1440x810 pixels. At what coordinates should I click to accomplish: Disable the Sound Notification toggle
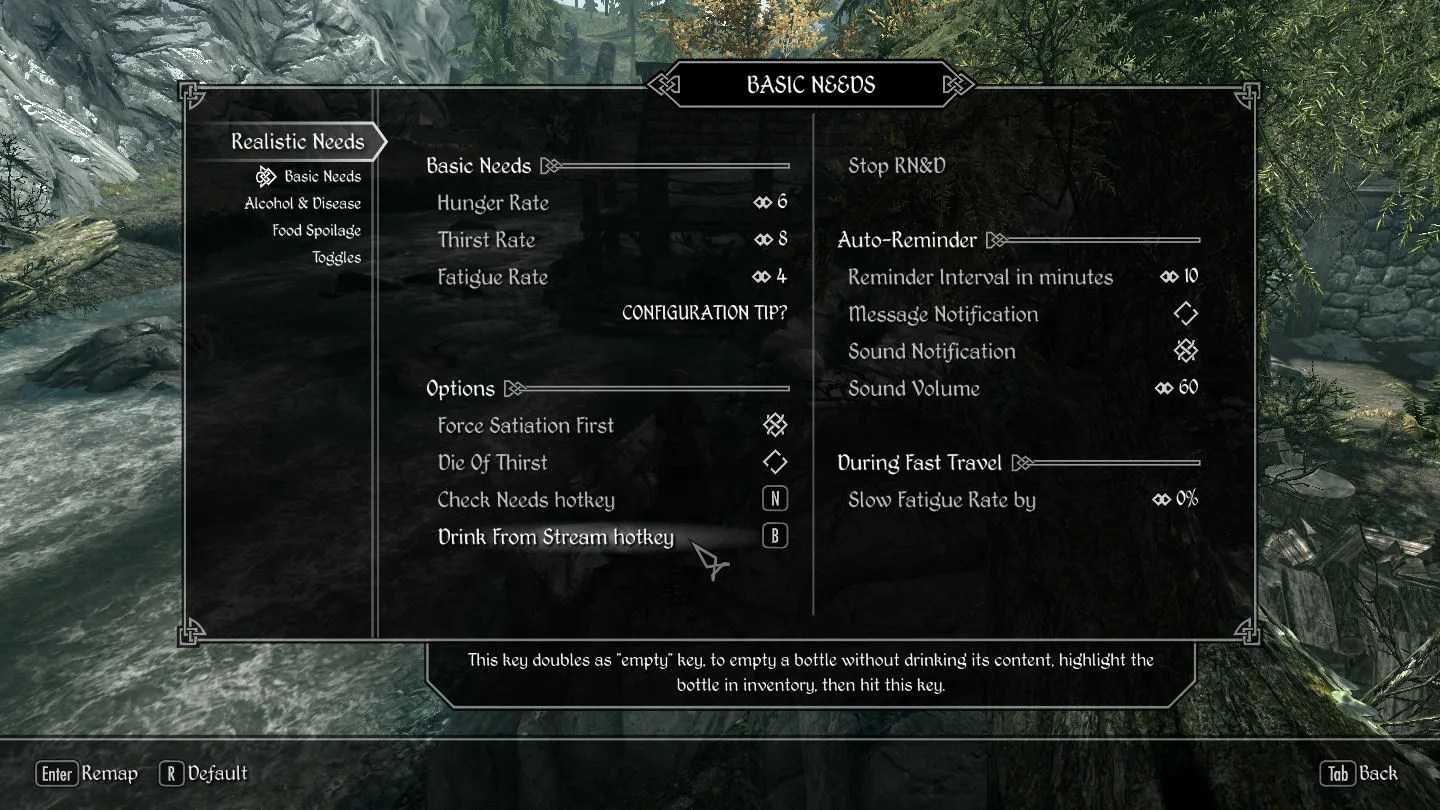(1022, 352)
